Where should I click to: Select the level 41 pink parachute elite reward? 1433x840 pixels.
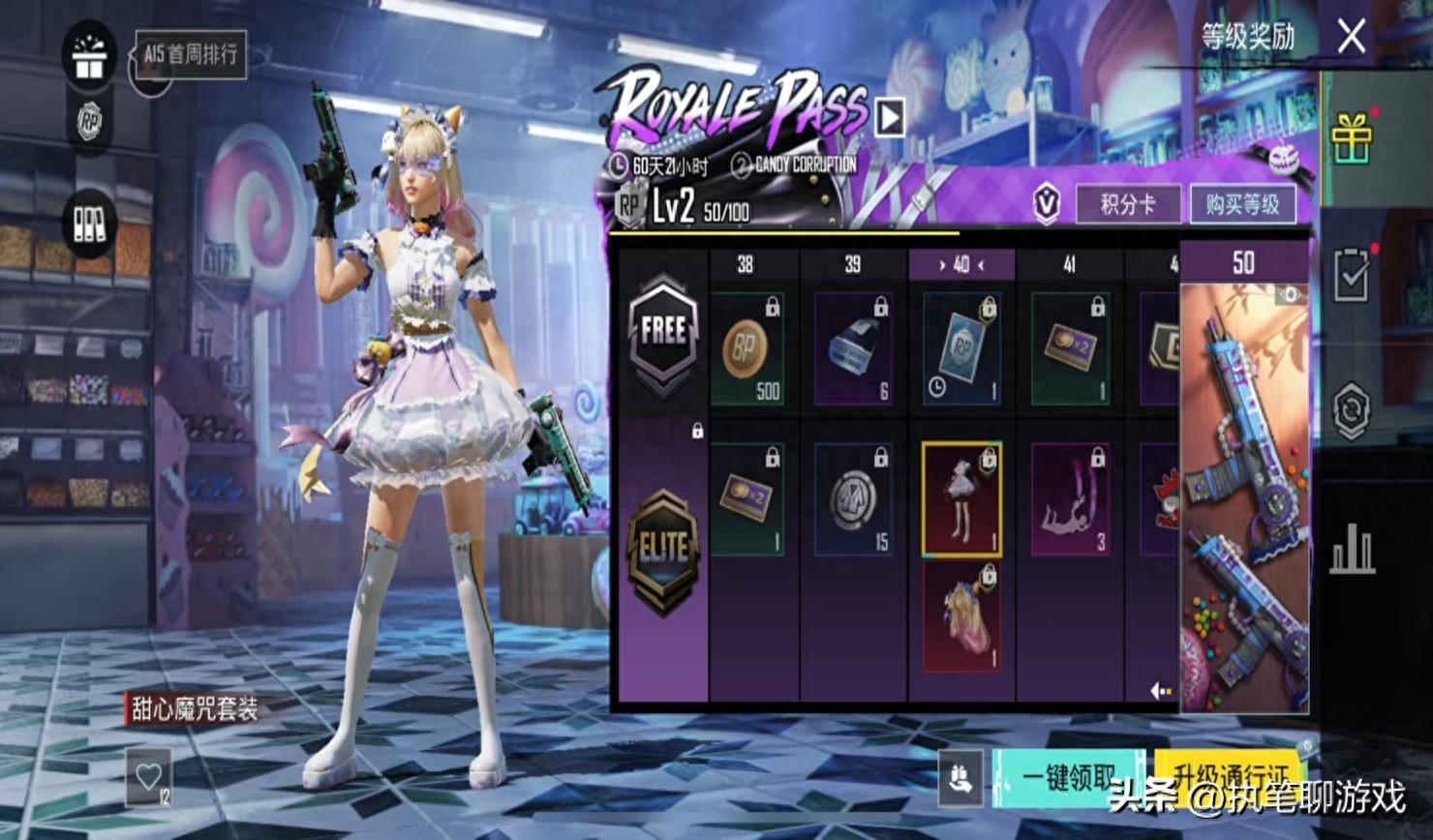pos(1070,499)
